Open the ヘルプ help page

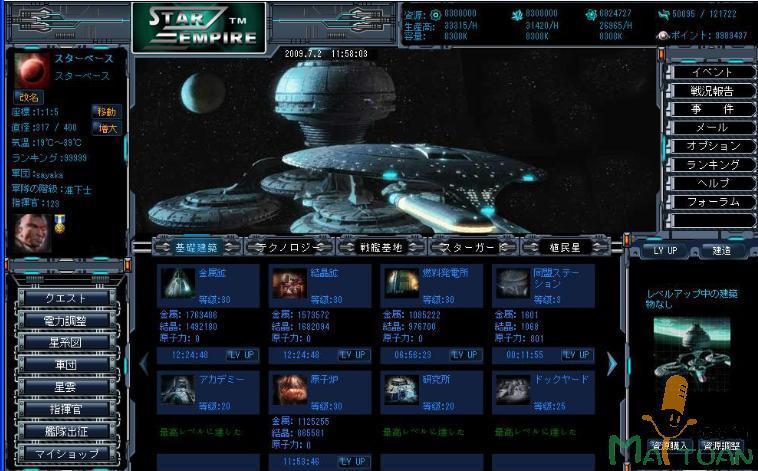point(712,183)
